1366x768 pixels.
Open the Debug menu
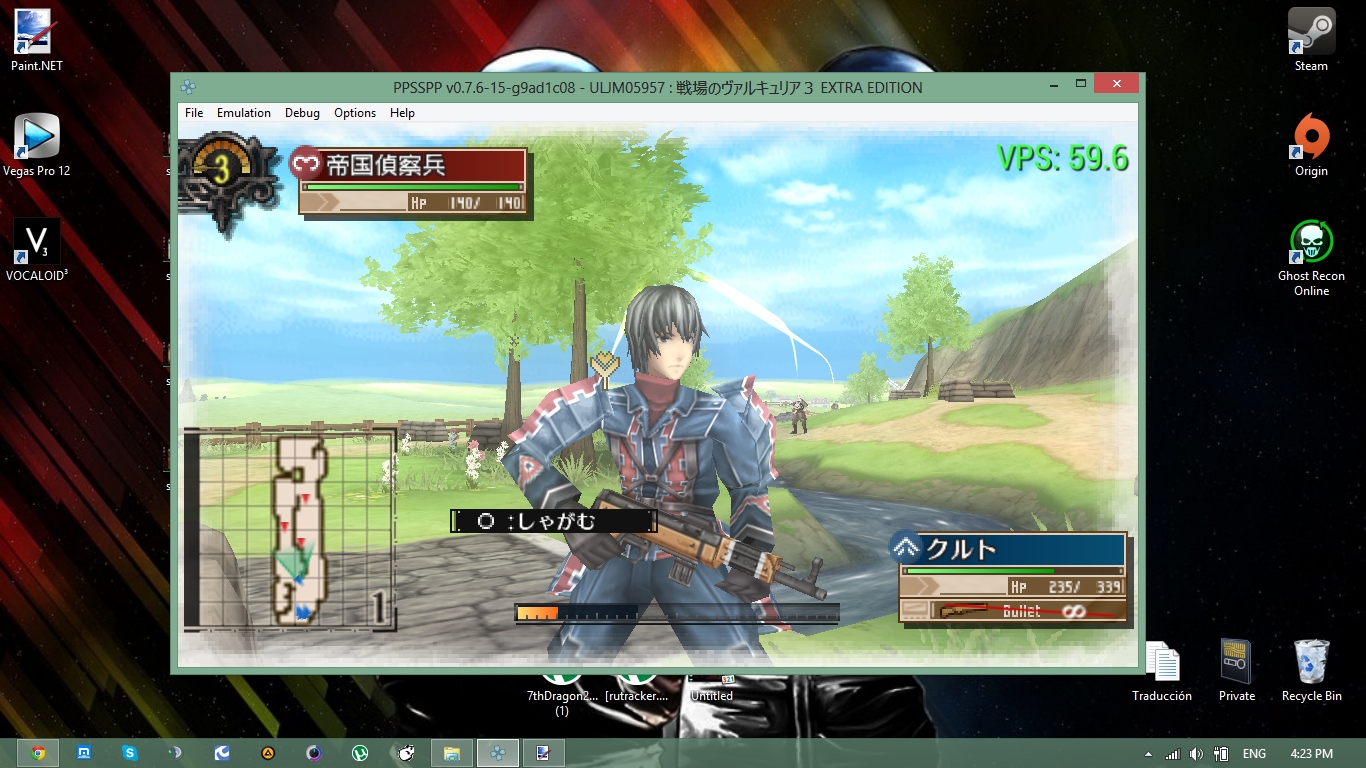(302, 113)
